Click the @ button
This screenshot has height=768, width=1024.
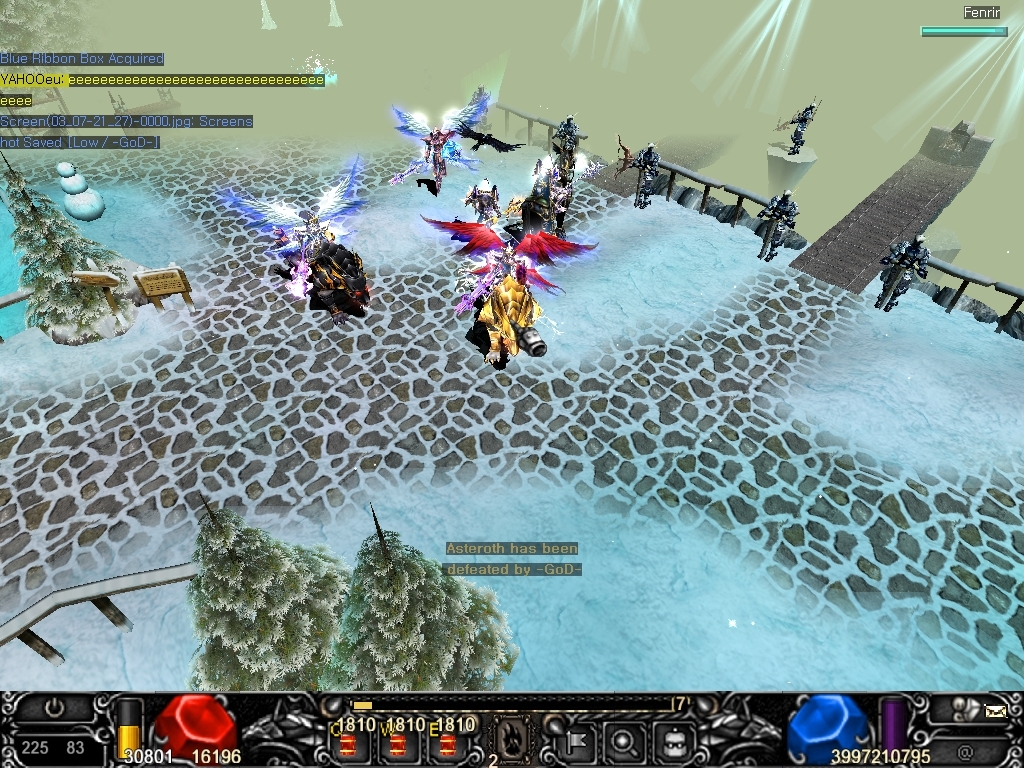(x=964, y=750)
